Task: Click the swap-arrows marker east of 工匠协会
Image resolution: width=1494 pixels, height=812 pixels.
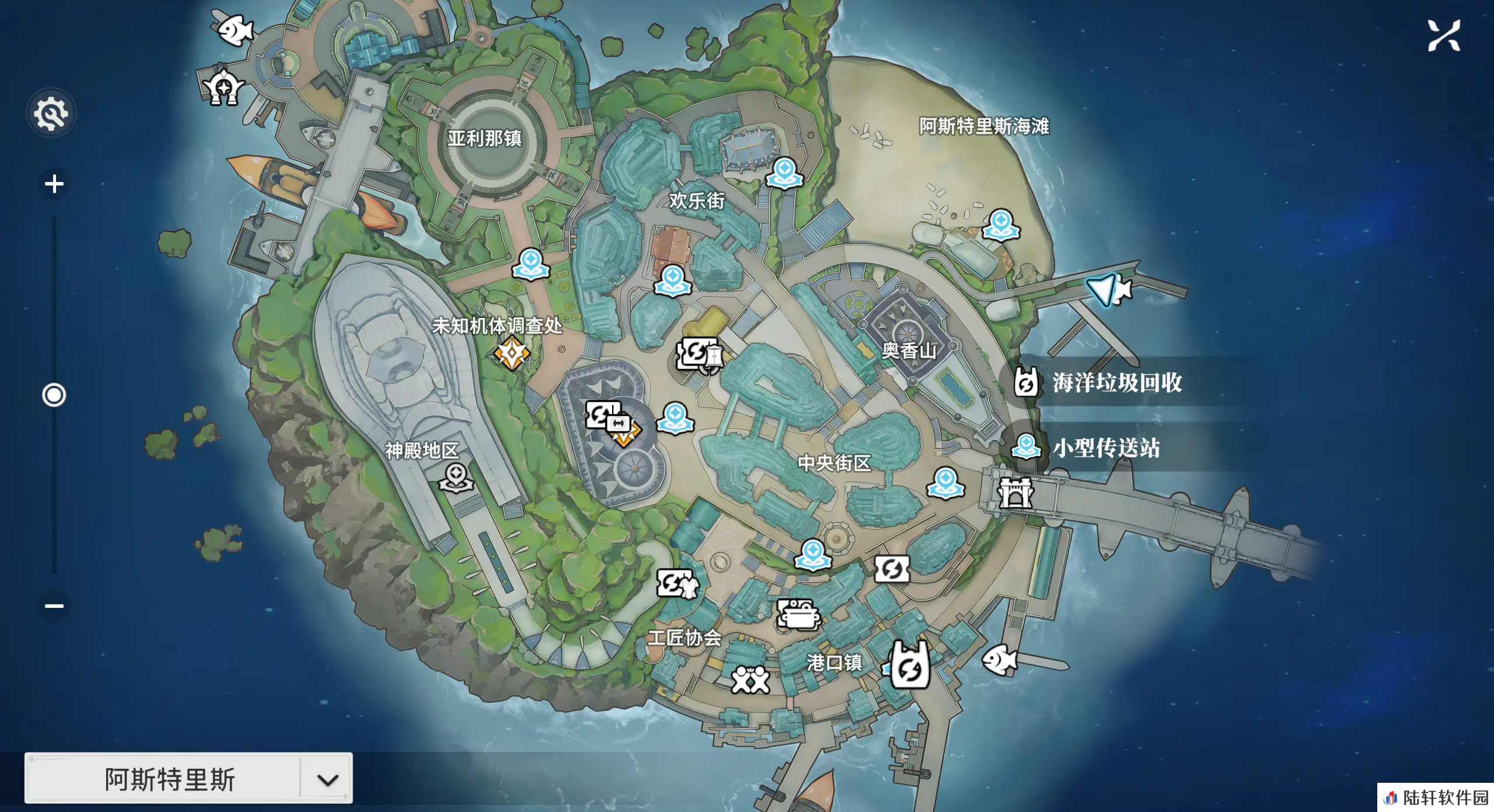Action: pyautogui.click(x=892, y=569)
